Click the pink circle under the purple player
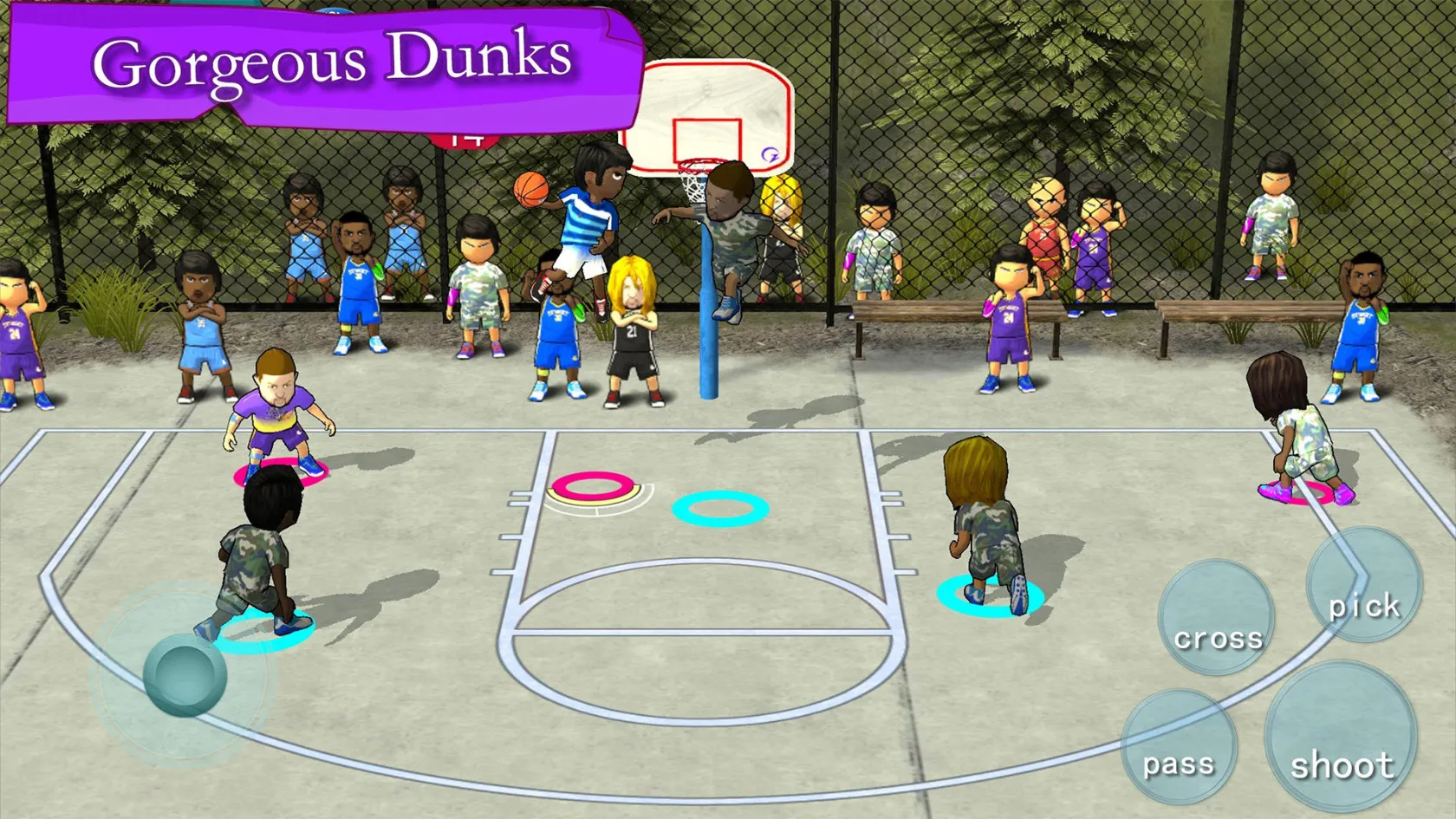1456x819 pixels. 279,474
